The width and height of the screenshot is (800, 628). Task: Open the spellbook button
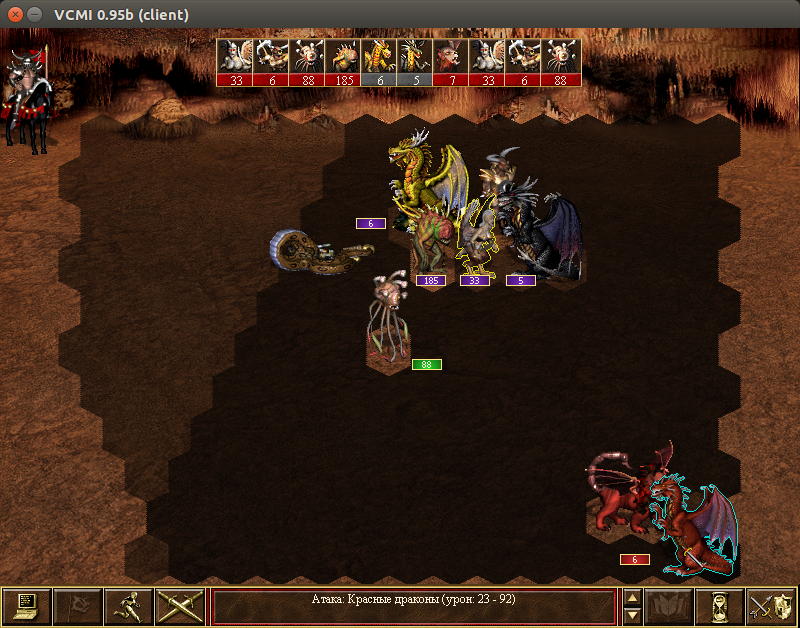pos(669,606)
